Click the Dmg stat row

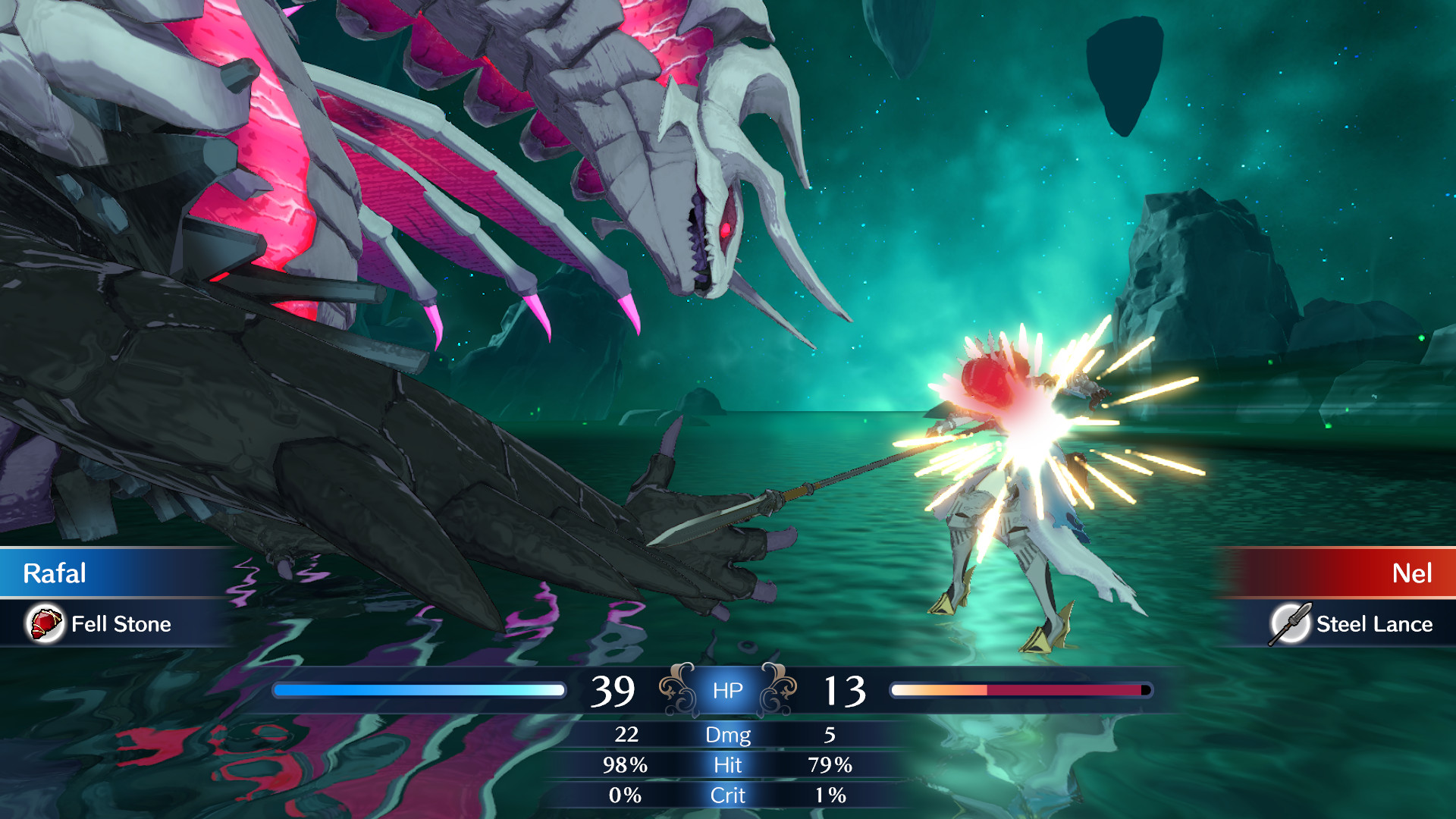tap(728, 735)
